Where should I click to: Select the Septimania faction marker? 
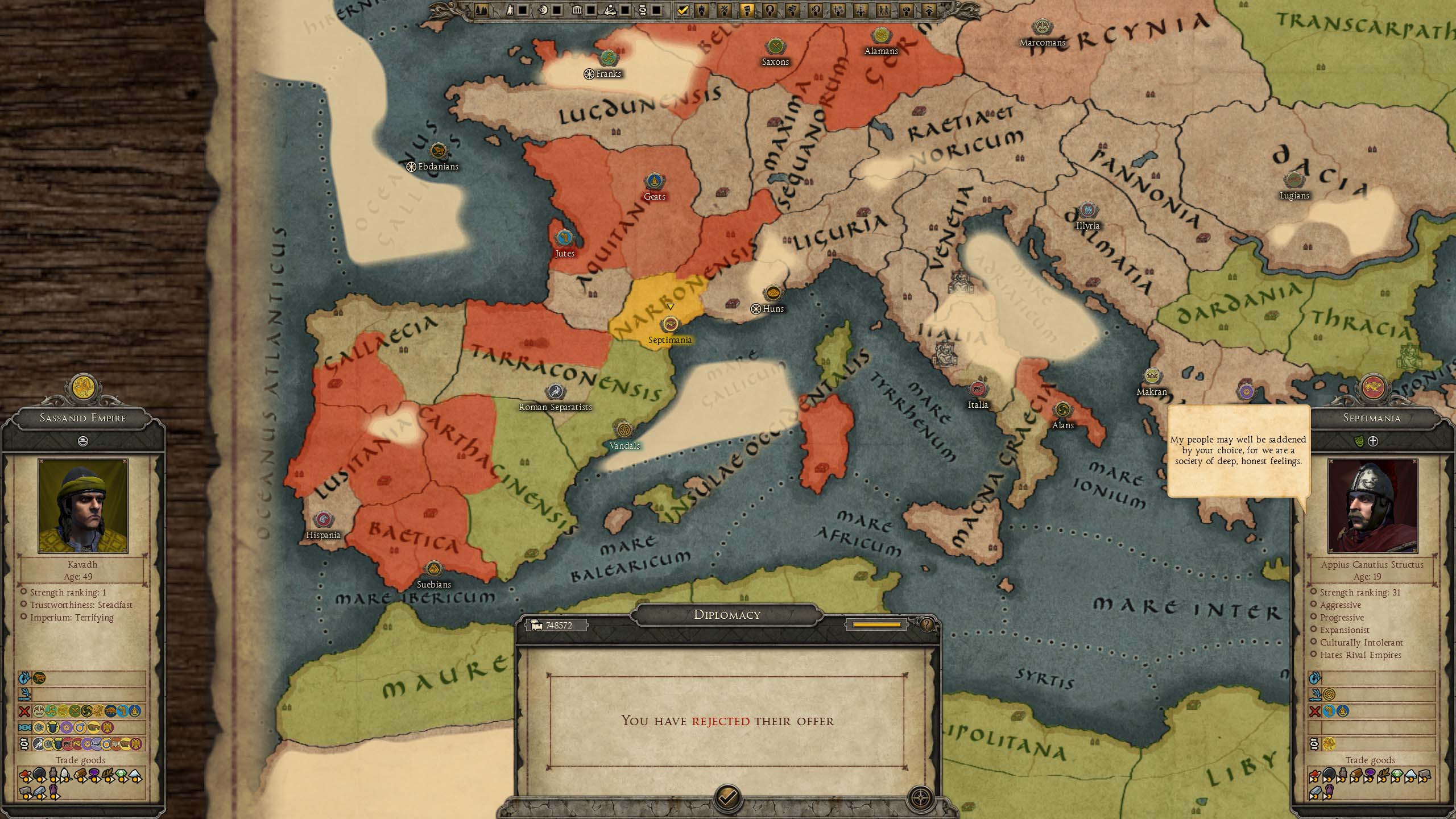[x=670, y=325]
